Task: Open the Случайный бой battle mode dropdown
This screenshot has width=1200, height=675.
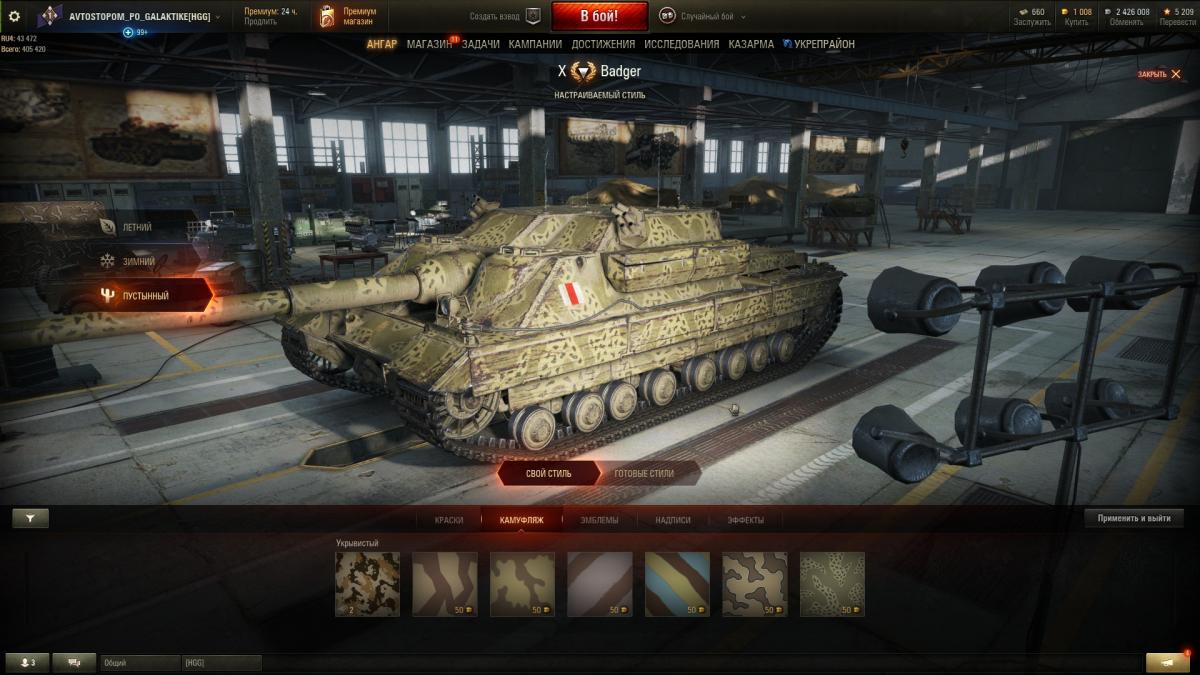Action: point(704,16)
